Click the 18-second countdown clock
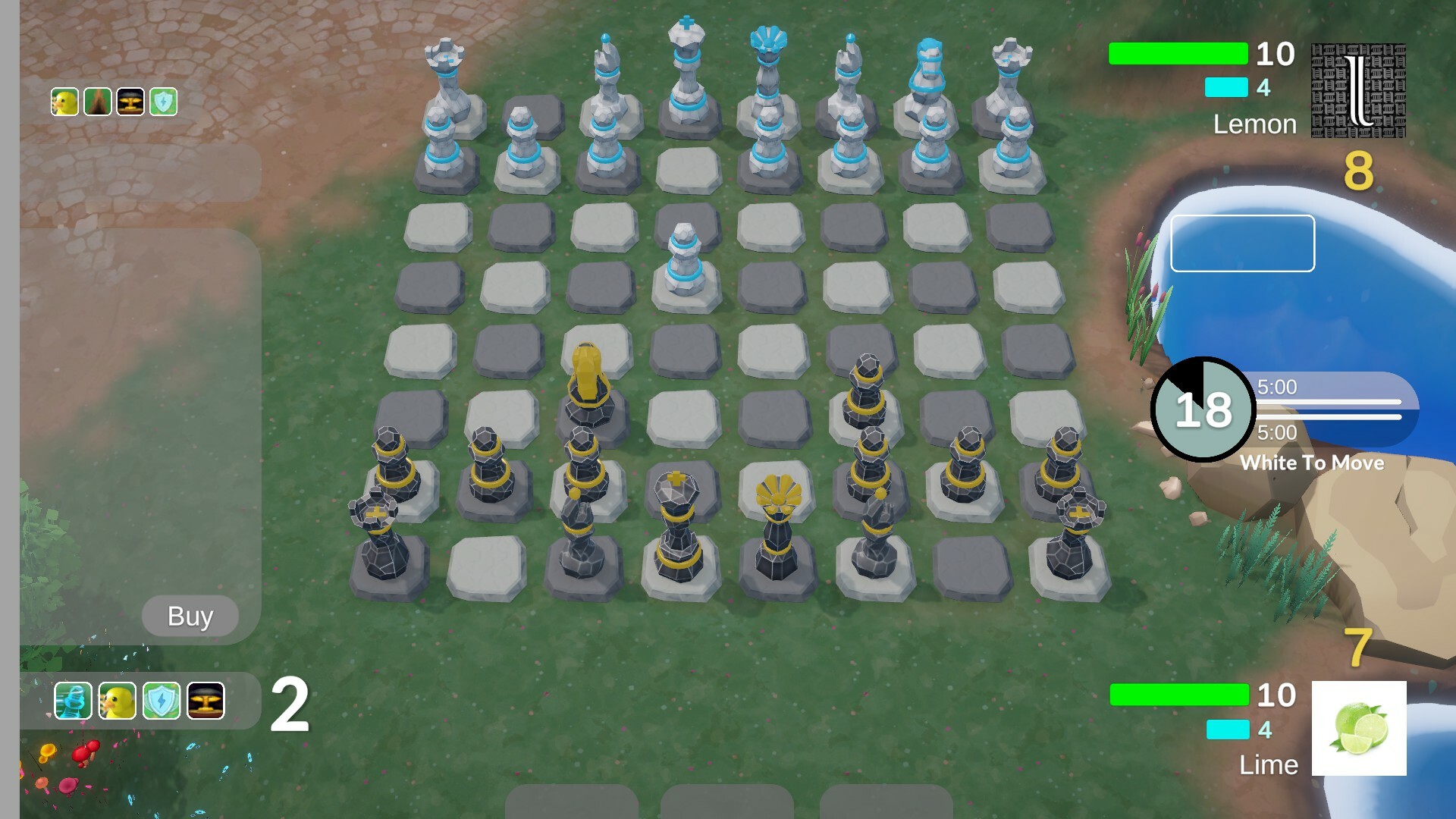Viewport: 1456px width, 819px height. point(1203,409)
